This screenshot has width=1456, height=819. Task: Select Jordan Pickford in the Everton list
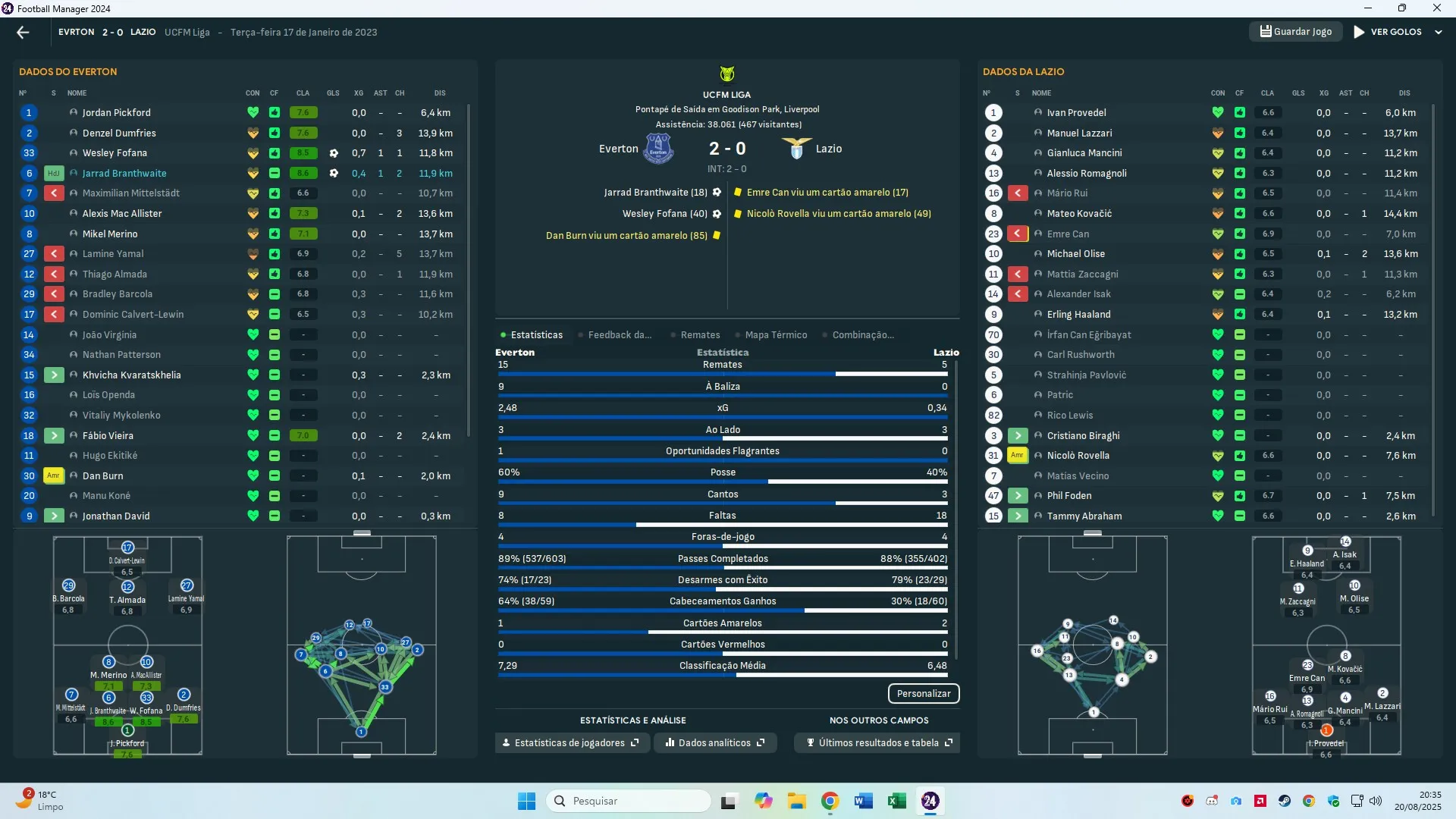click(x=116, y=112)
